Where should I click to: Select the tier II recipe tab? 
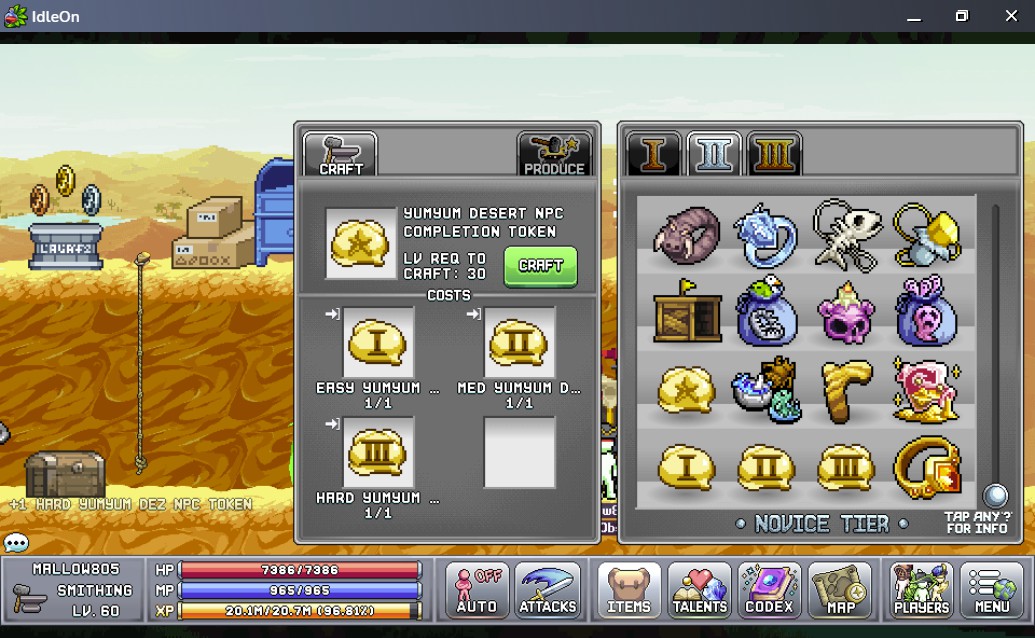[714, 155]
